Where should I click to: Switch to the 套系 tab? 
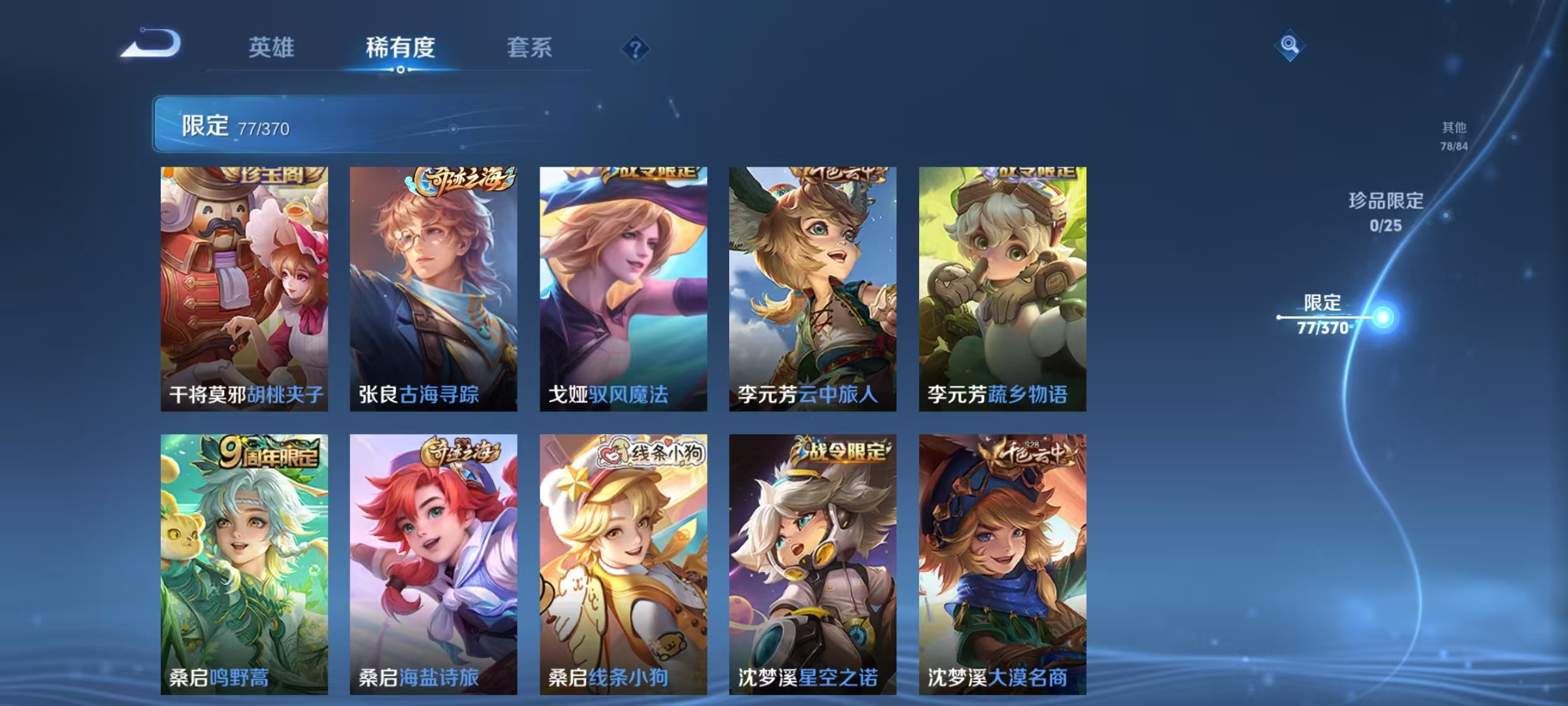tap(530, 47)
